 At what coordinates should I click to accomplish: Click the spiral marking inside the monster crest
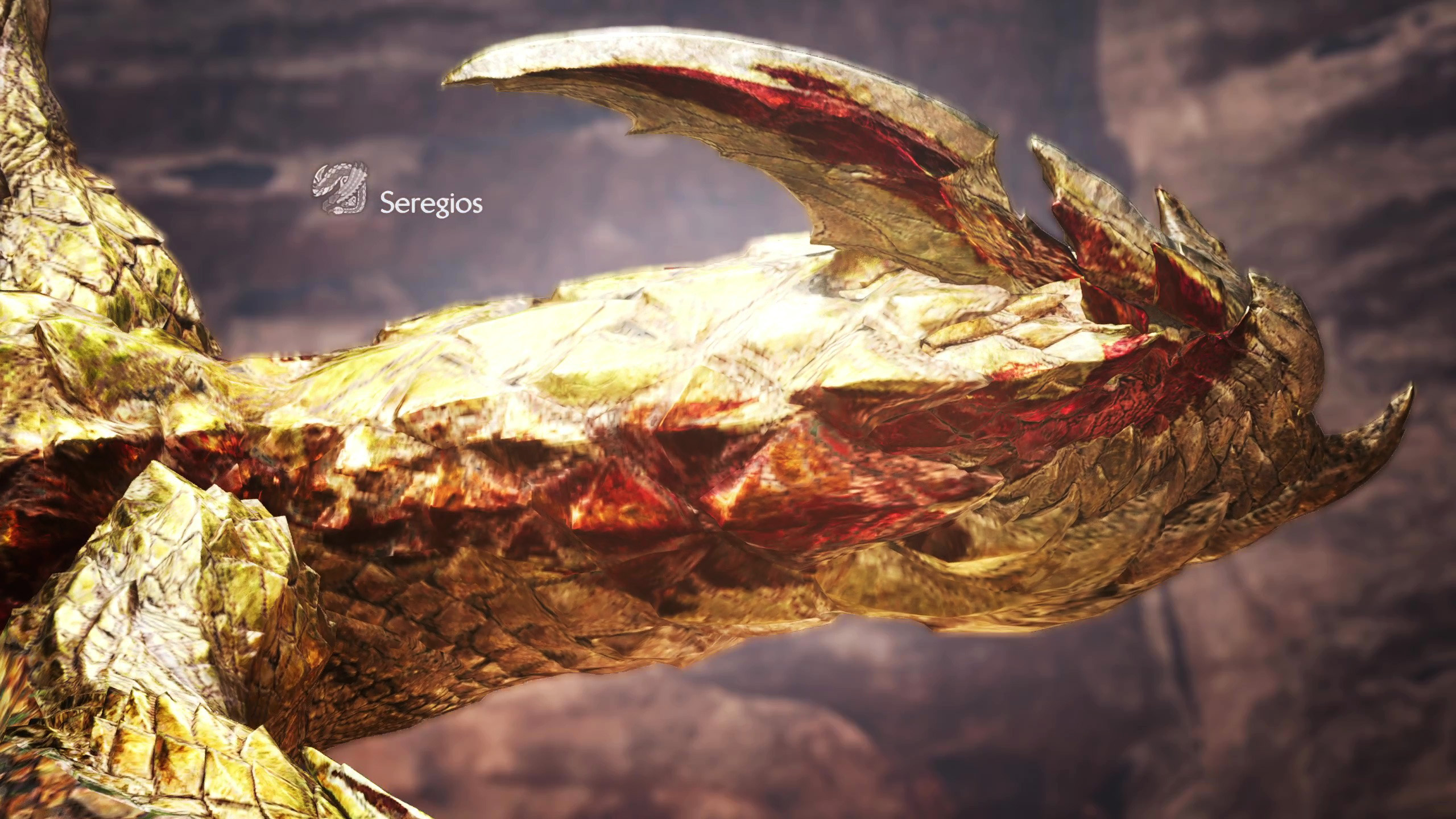click(x=344, y=181)
